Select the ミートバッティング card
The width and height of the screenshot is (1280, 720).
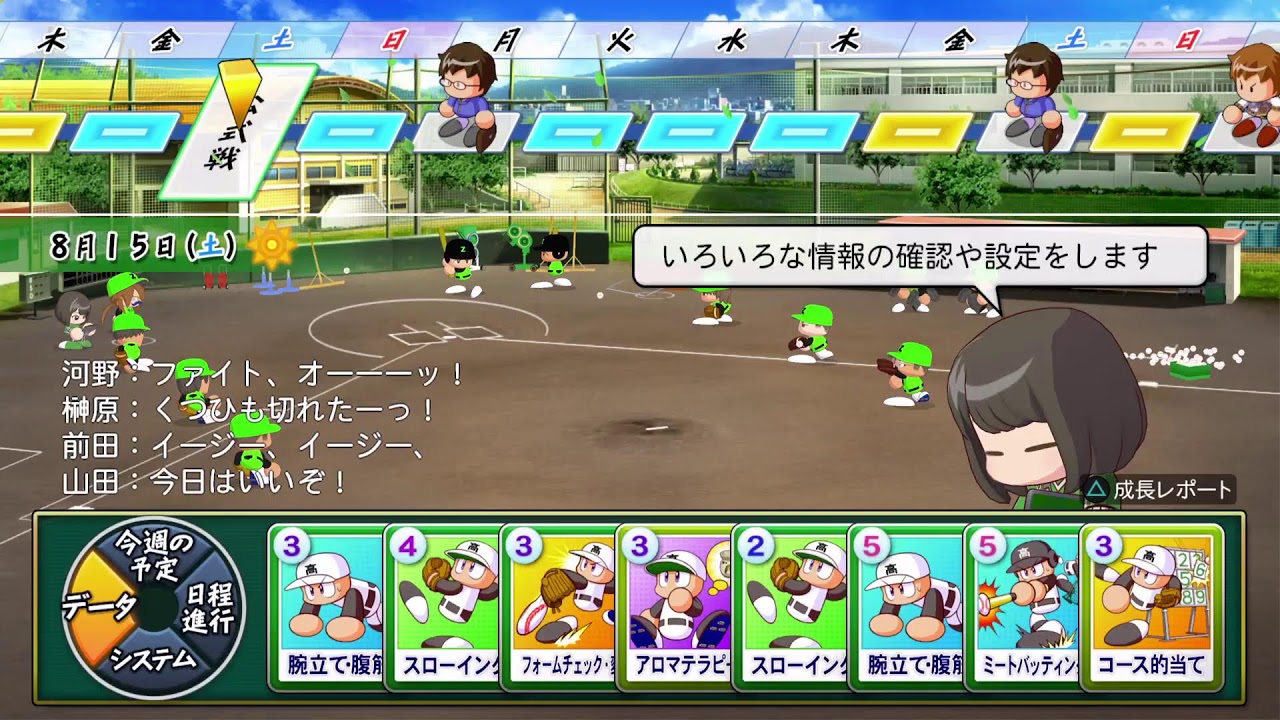(1023, 607)
